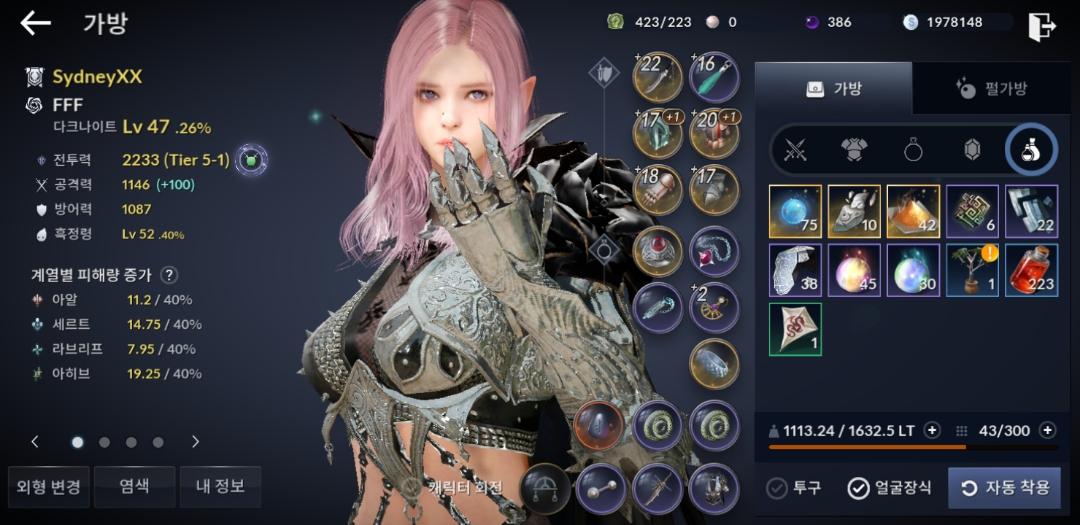Image resolution: width=1080 pixels, height=525 pixels.
Task: Go to next stats page arrow
Action: click(195, 441)
